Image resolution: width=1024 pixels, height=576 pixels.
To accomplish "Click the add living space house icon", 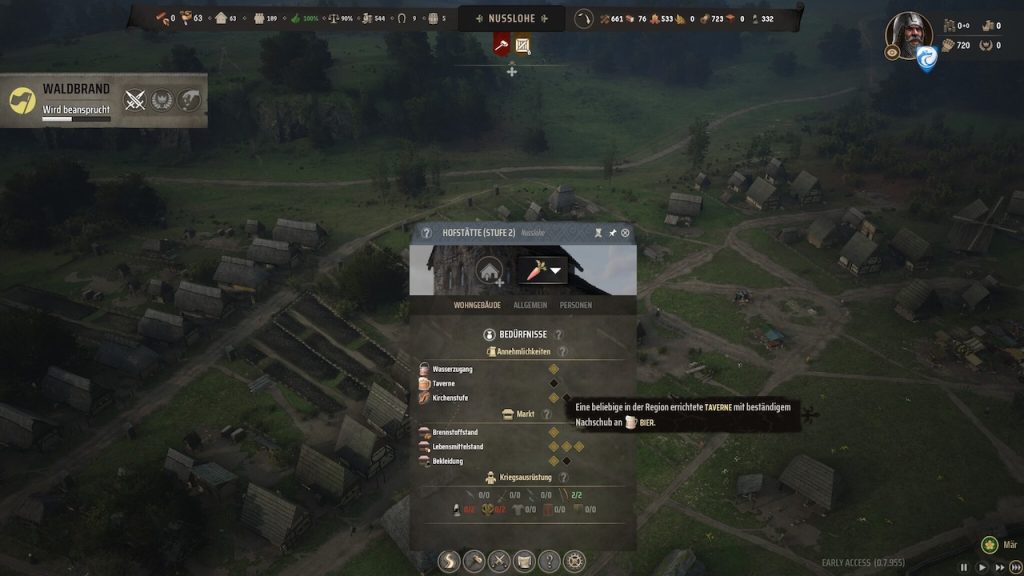I will 490,270.
